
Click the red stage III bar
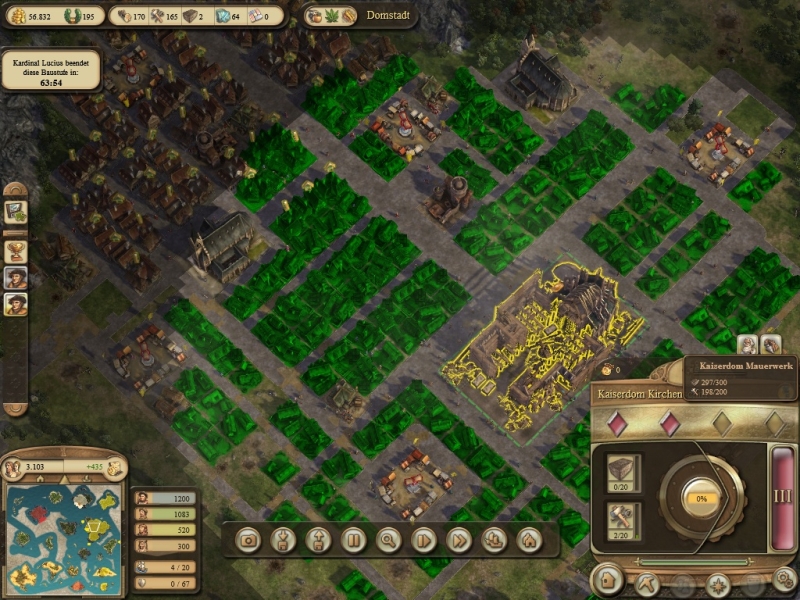pos(781,495)
